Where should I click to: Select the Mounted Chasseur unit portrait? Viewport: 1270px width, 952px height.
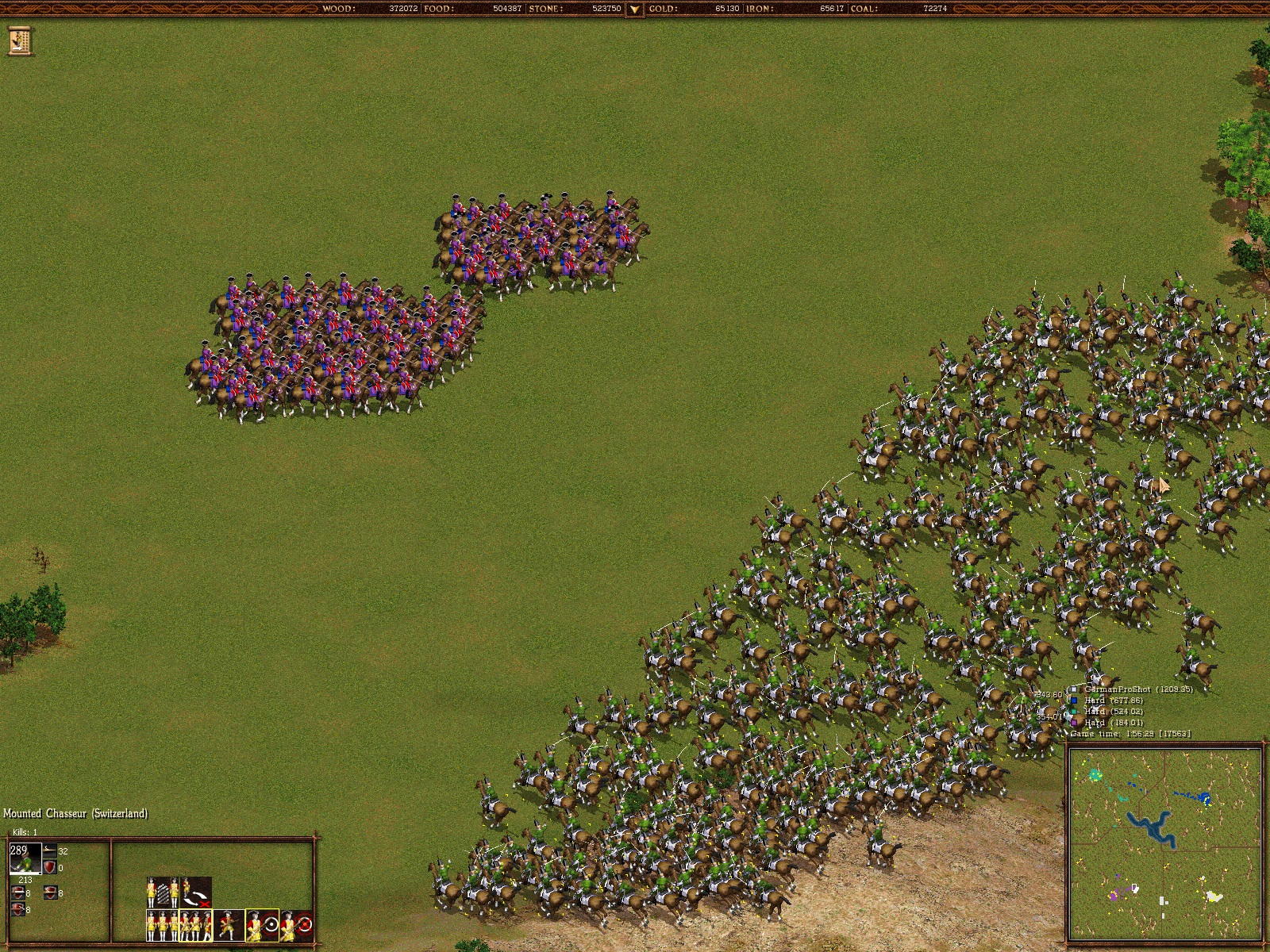pos(25,858)
